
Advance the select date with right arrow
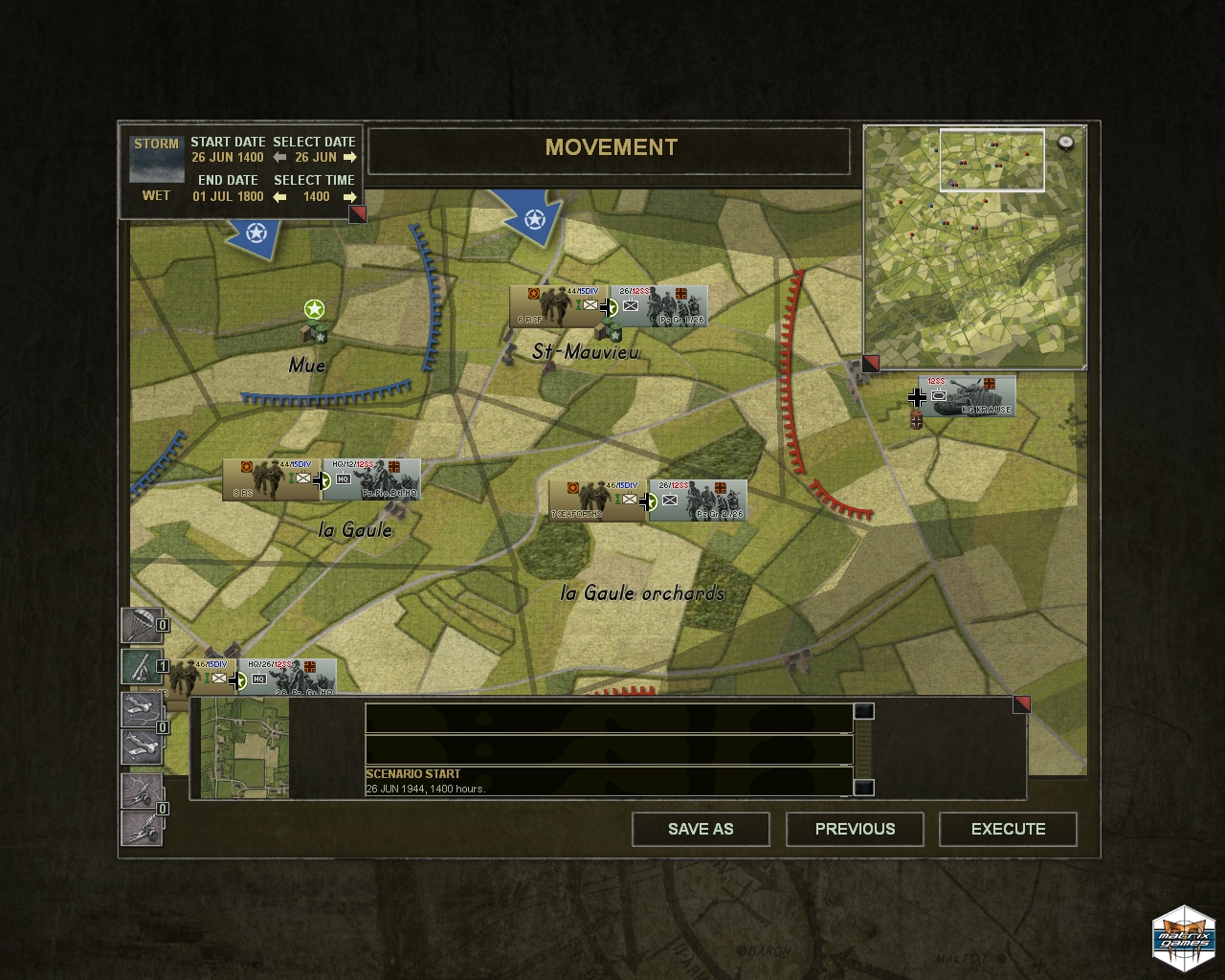349,158
